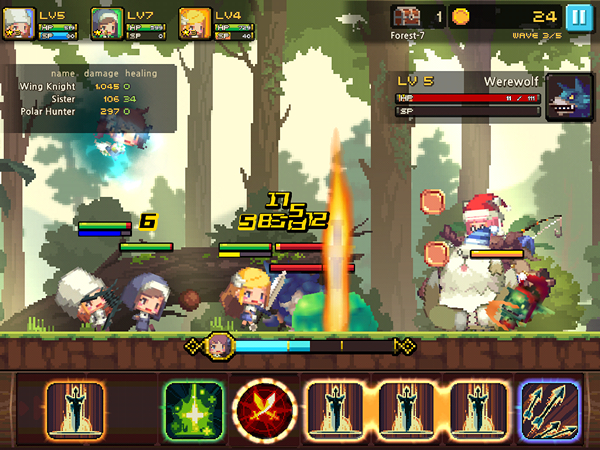Tap the treasure chest counter icon
Screen dimensions: 600x450
[406, 16]
